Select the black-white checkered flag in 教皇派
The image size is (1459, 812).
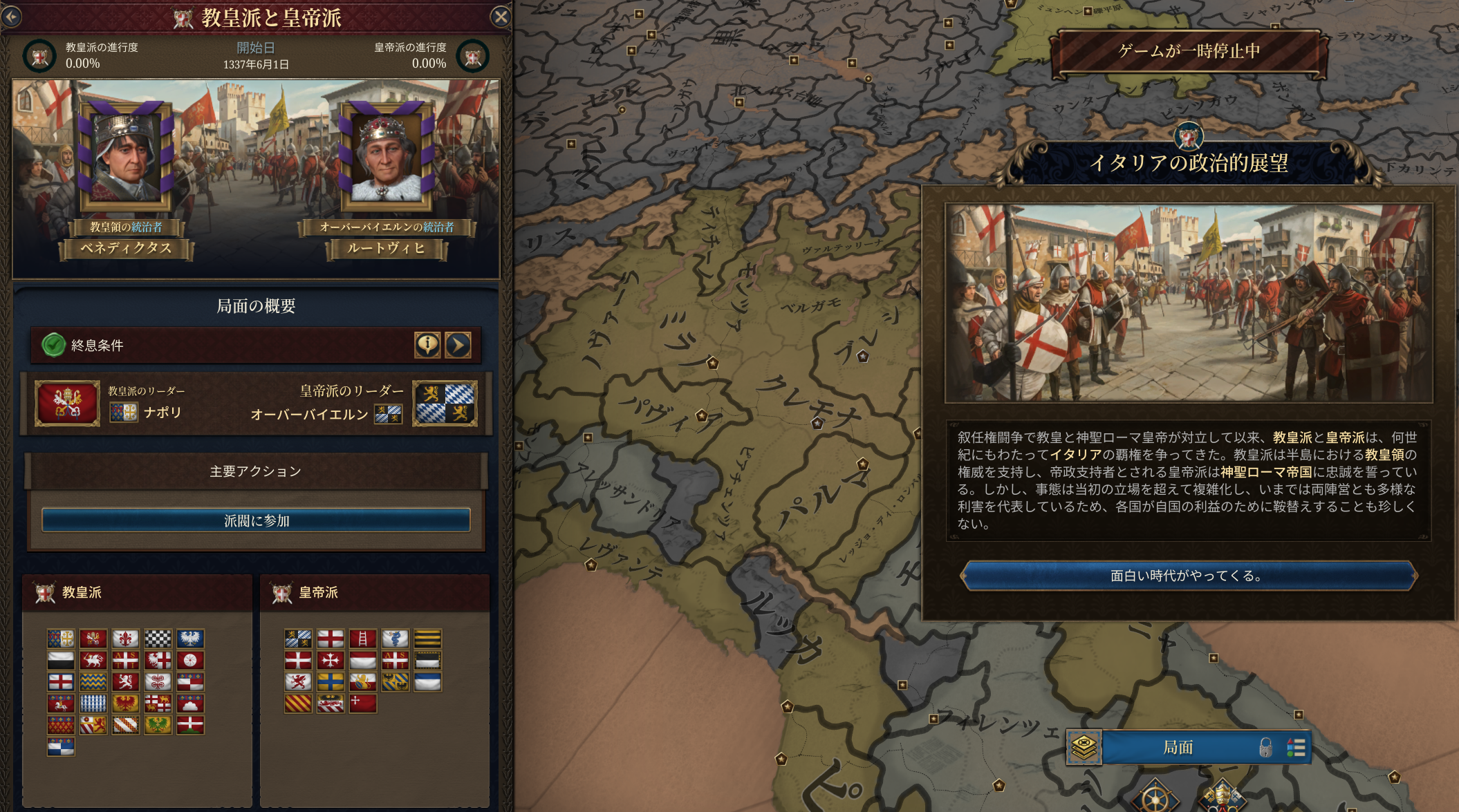pos(158,639)
